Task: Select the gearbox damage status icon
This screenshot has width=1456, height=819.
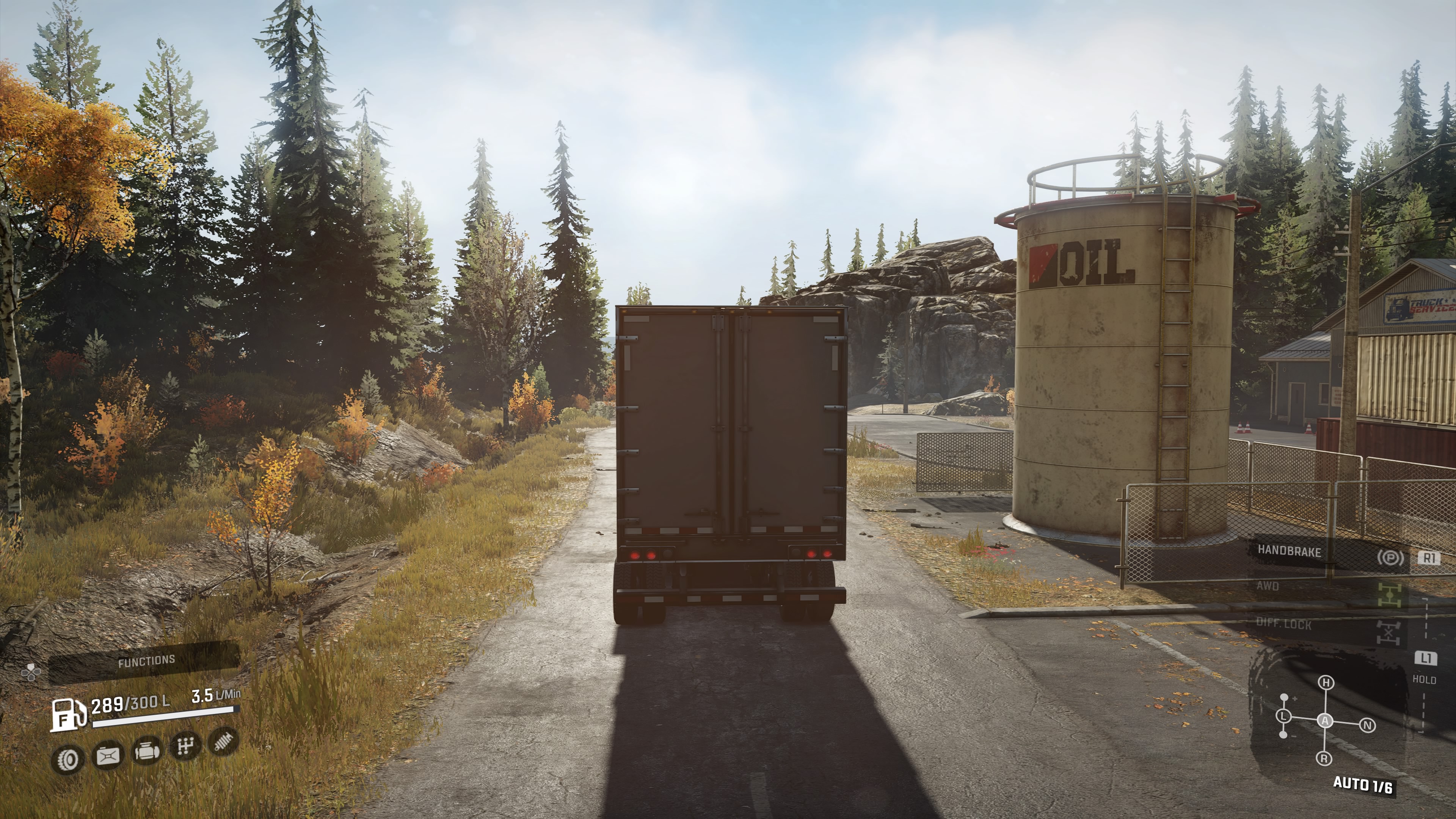Action: click(x=185, y=747)
